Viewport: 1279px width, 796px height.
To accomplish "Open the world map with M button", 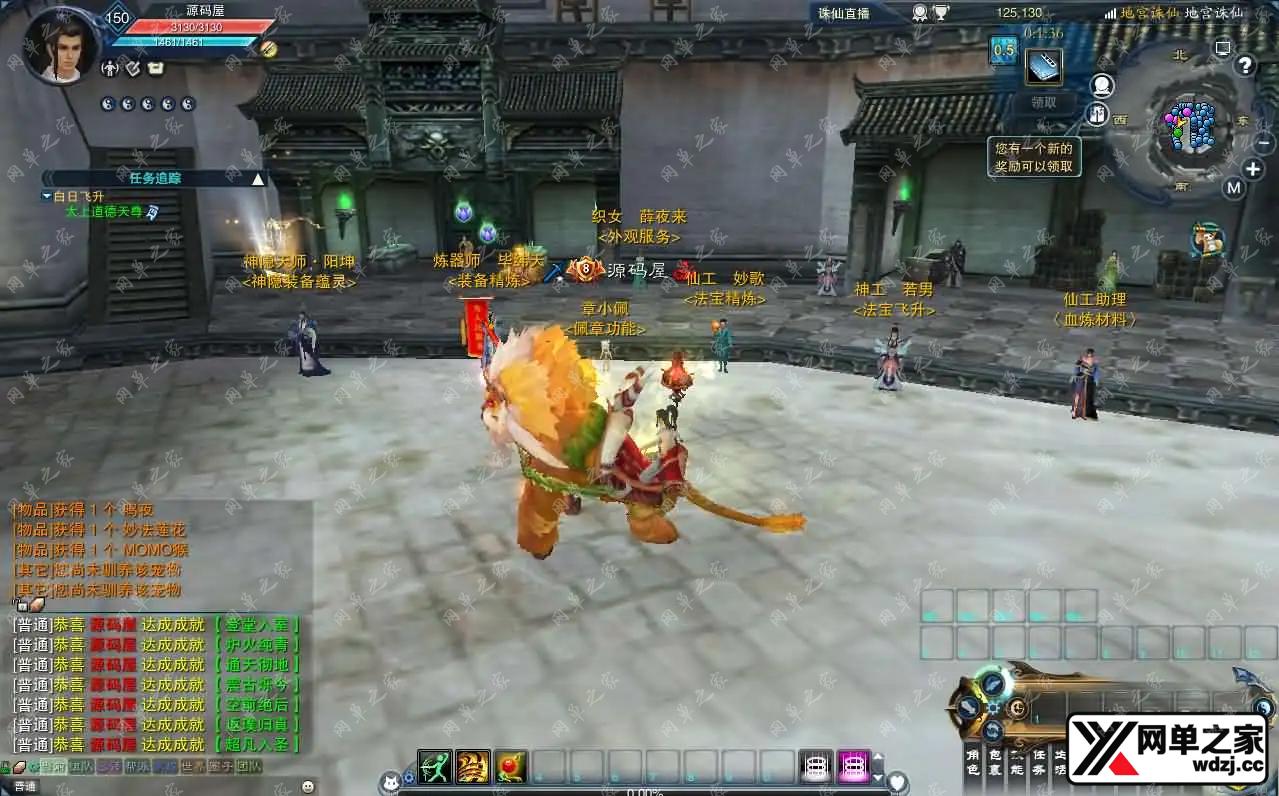I will point(1233,188).
